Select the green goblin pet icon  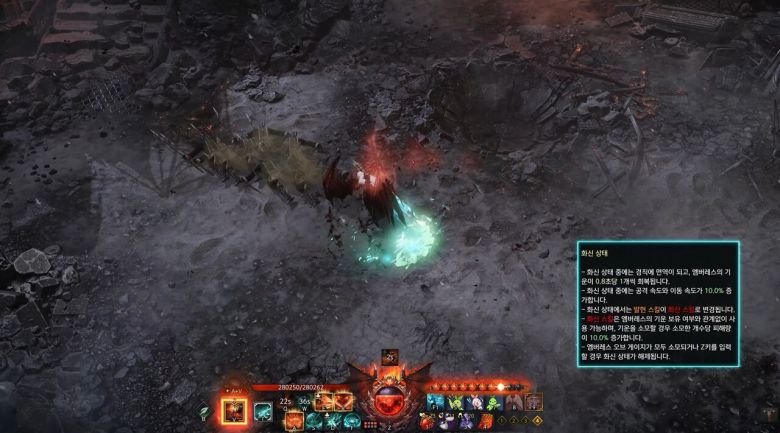[x=455, y=402]
